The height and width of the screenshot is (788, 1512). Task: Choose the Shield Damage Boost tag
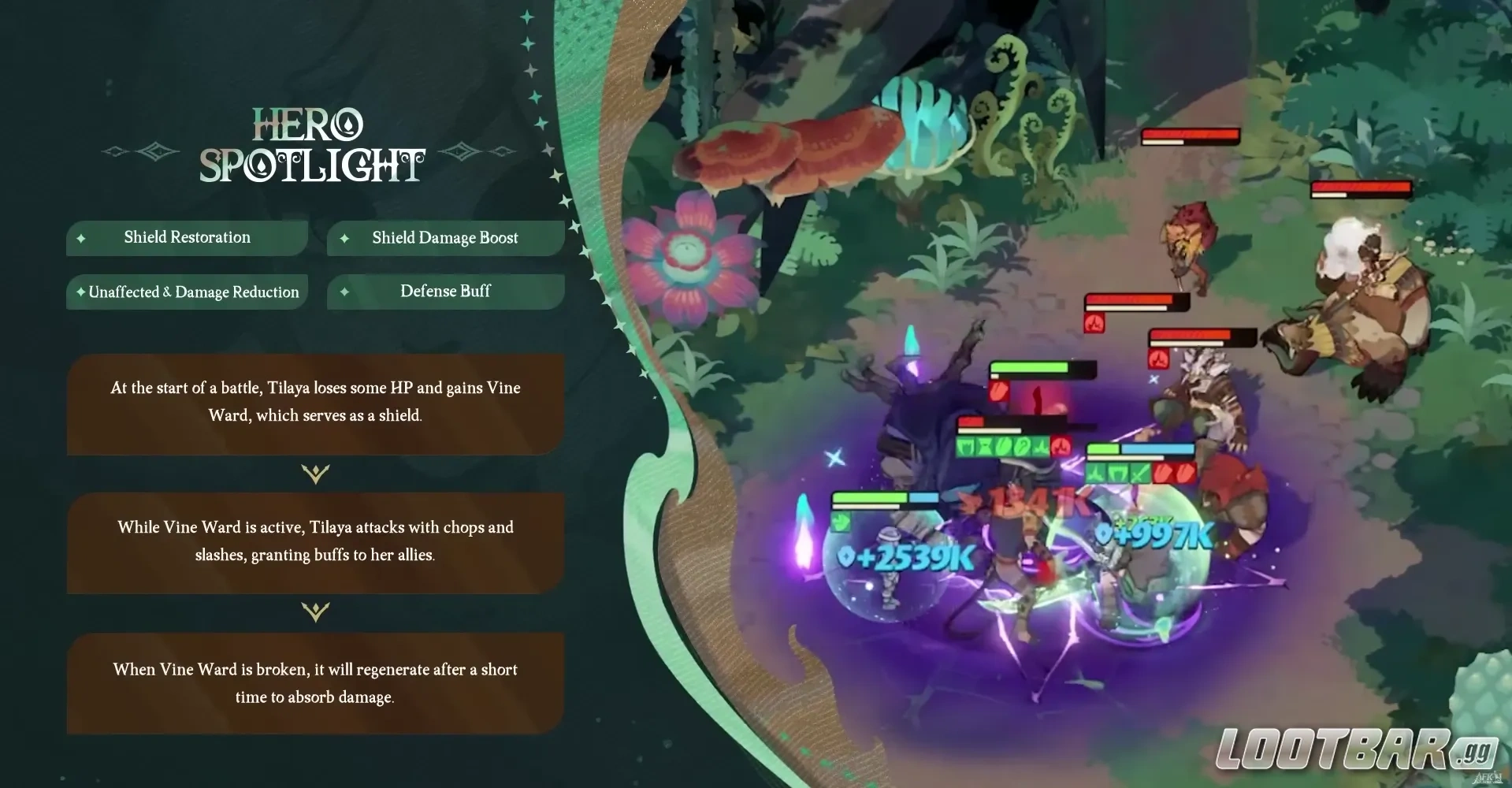[x=445, y=238]
